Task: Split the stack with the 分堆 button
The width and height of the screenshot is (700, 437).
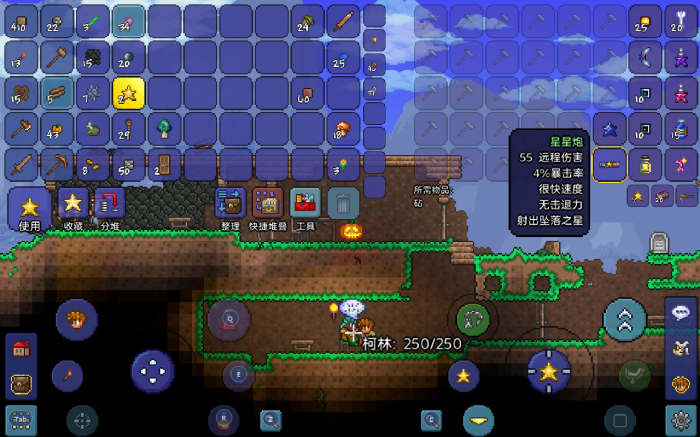Action: pyautogui.click(x=109, y=204)
